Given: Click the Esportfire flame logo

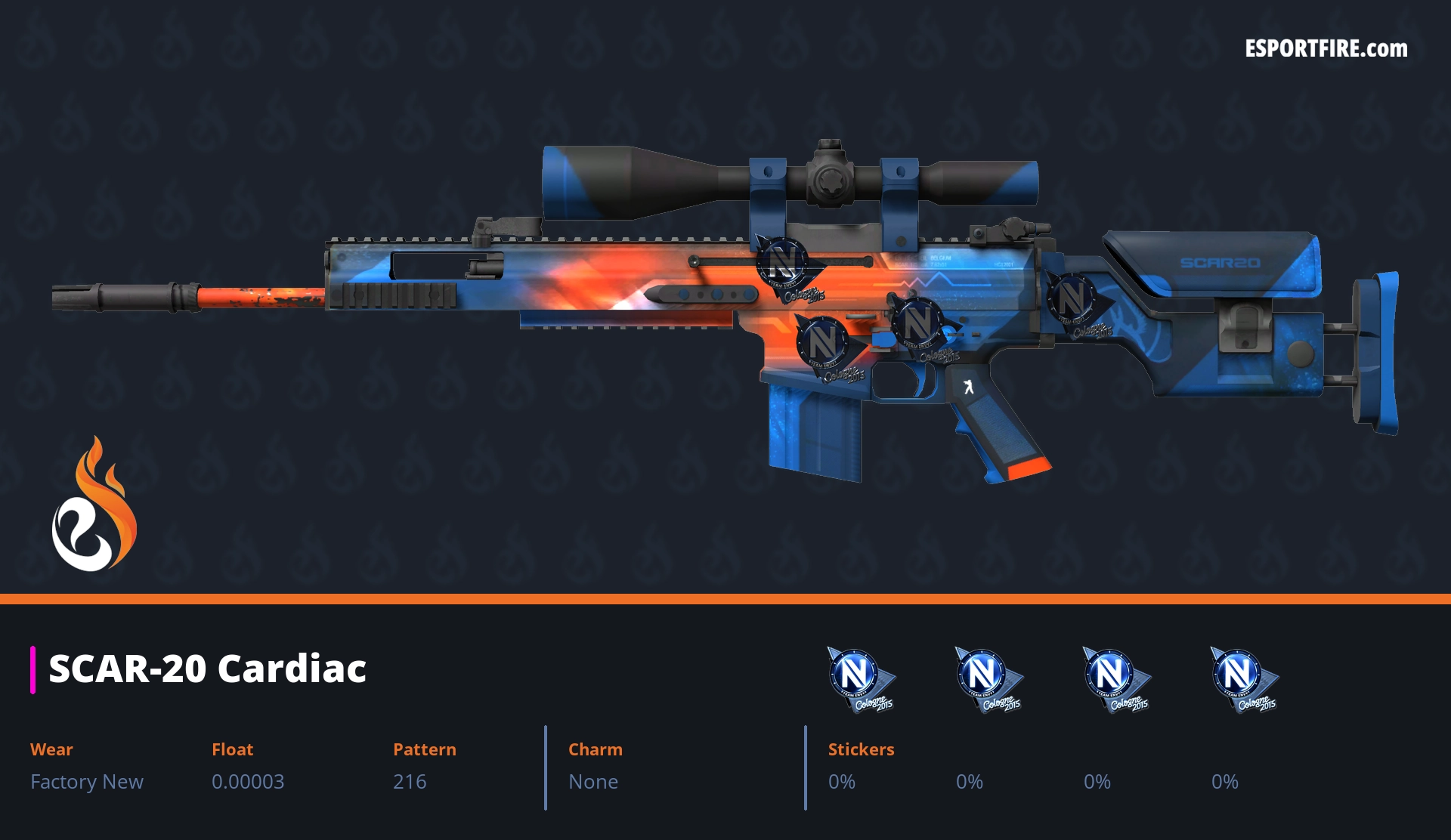Looking at the screenshot, I should click(94, 505).
